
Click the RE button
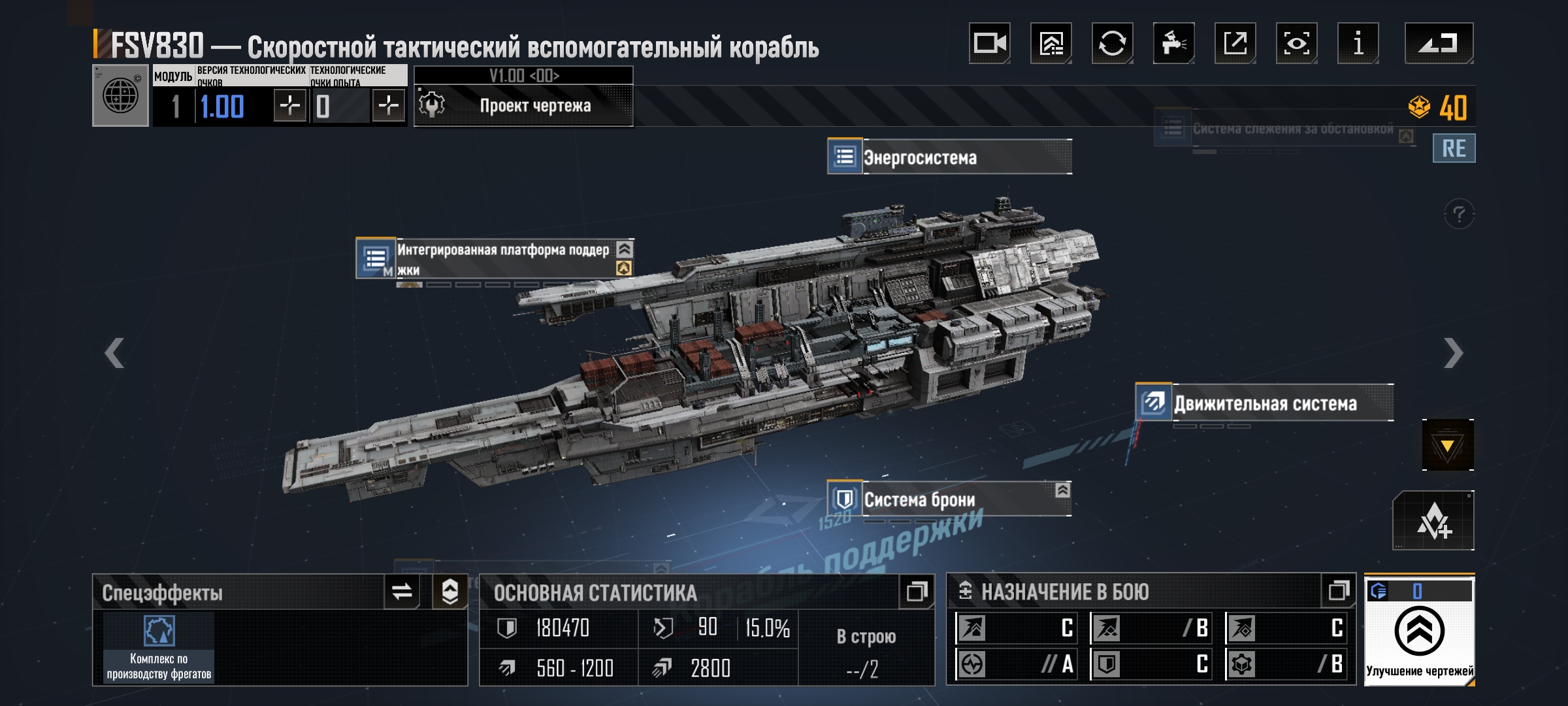[x=1454, y=148]
